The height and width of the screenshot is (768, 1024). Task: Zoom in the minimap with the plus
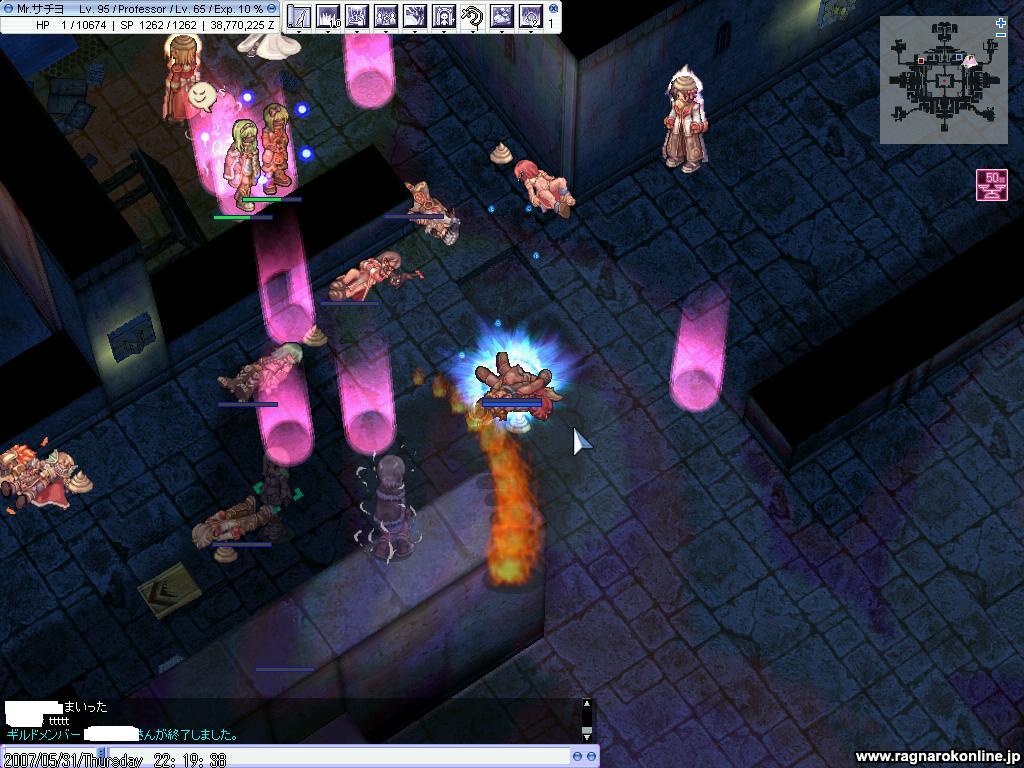point(1001,23)
